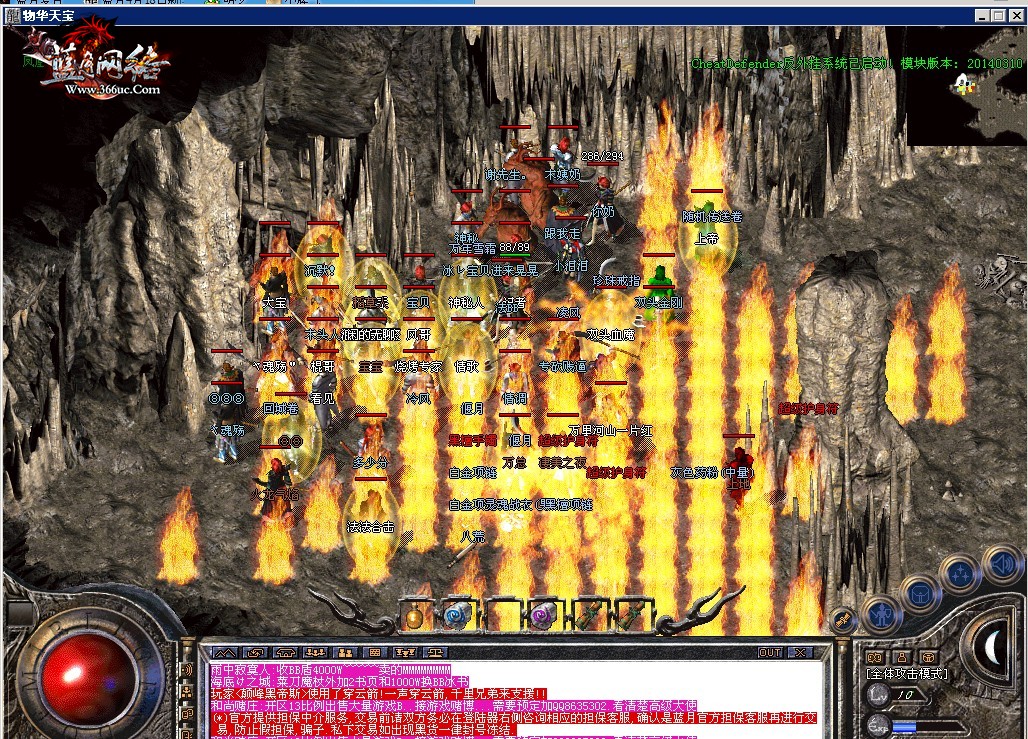This screenshot has width=1028, height=739.
Task: Open the bag inventory button
Action: point(920,591)
